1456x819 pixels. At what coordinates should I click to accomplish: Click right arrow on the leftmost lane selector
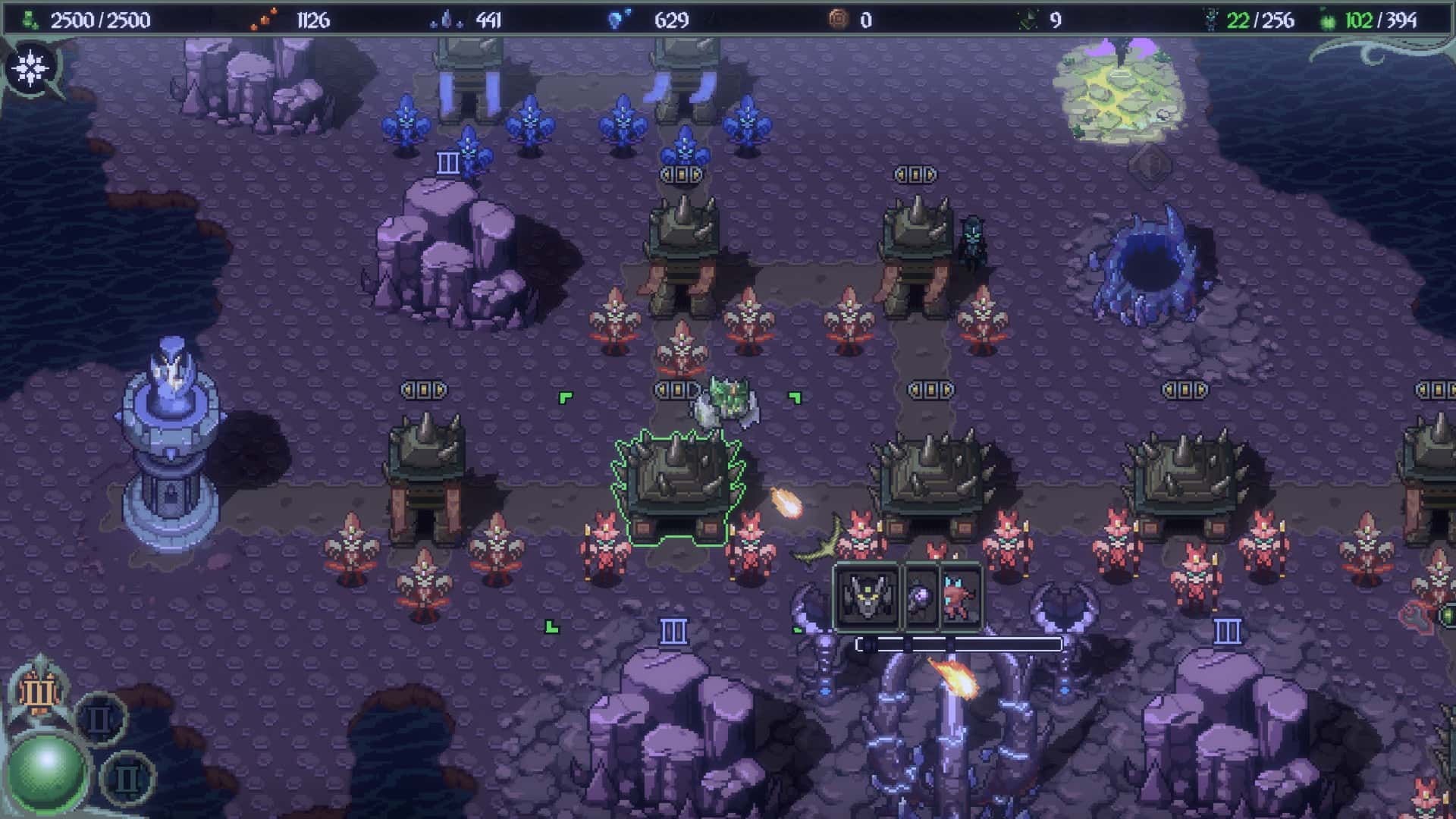click(x=440, y=389)
